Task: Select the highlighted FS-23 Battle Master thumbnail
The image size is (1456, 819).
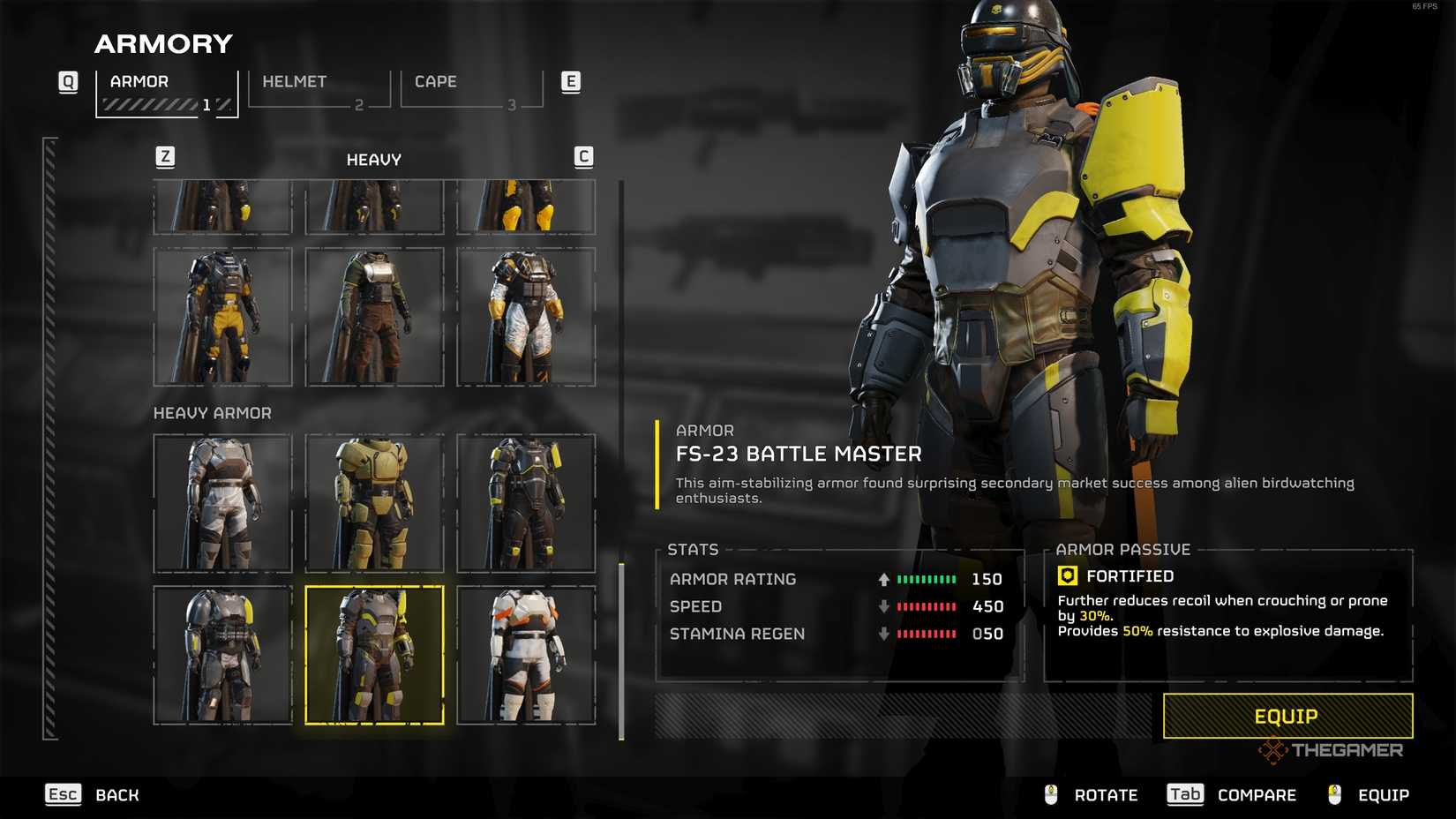Action: pos(374,655)
